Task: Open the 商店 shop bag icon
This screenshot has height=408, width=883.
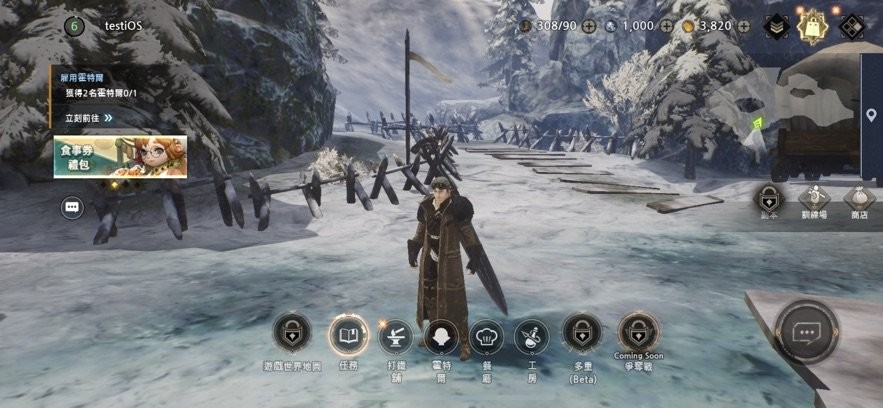Action: point(859,197)
